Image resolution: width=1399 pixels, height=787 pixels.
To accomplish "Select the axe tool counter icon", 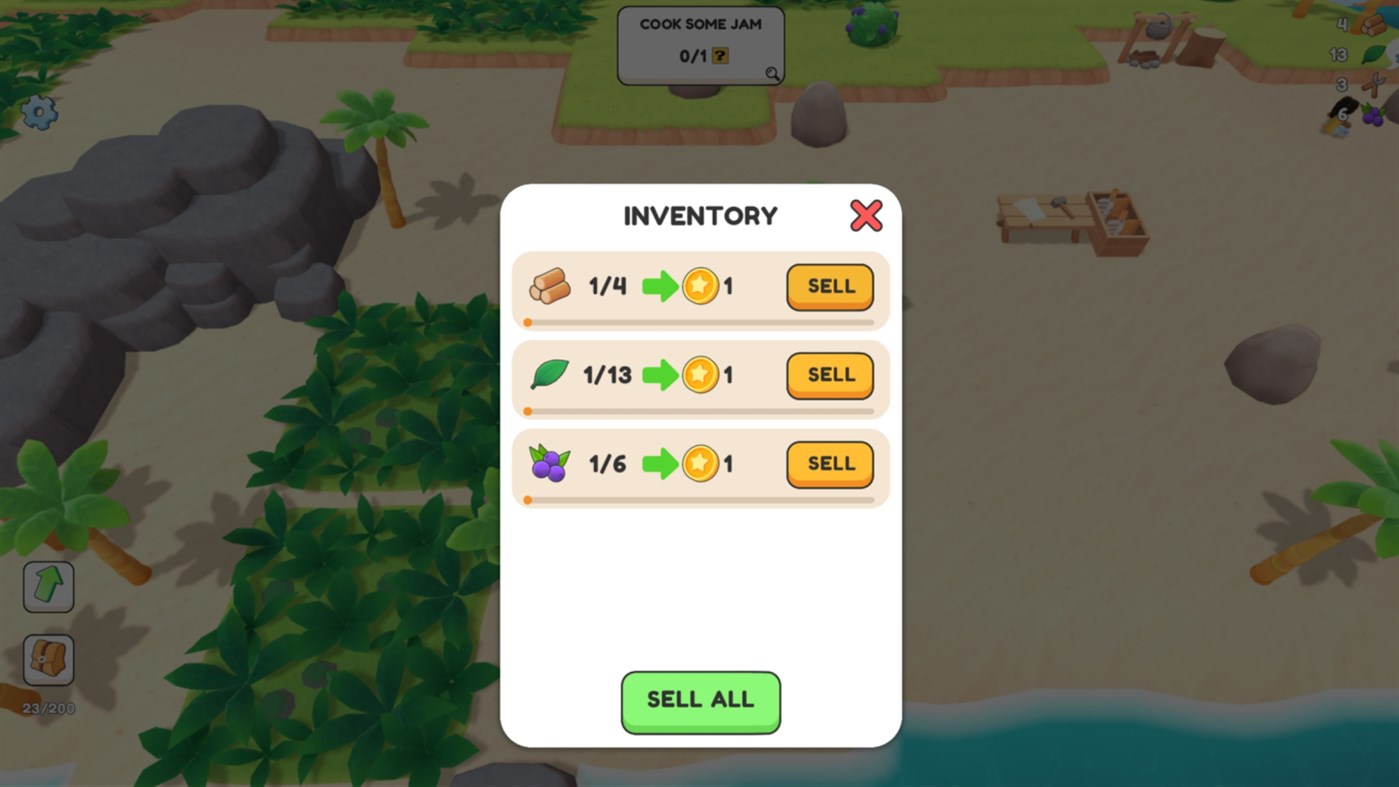I will (x=1372, y=84).
